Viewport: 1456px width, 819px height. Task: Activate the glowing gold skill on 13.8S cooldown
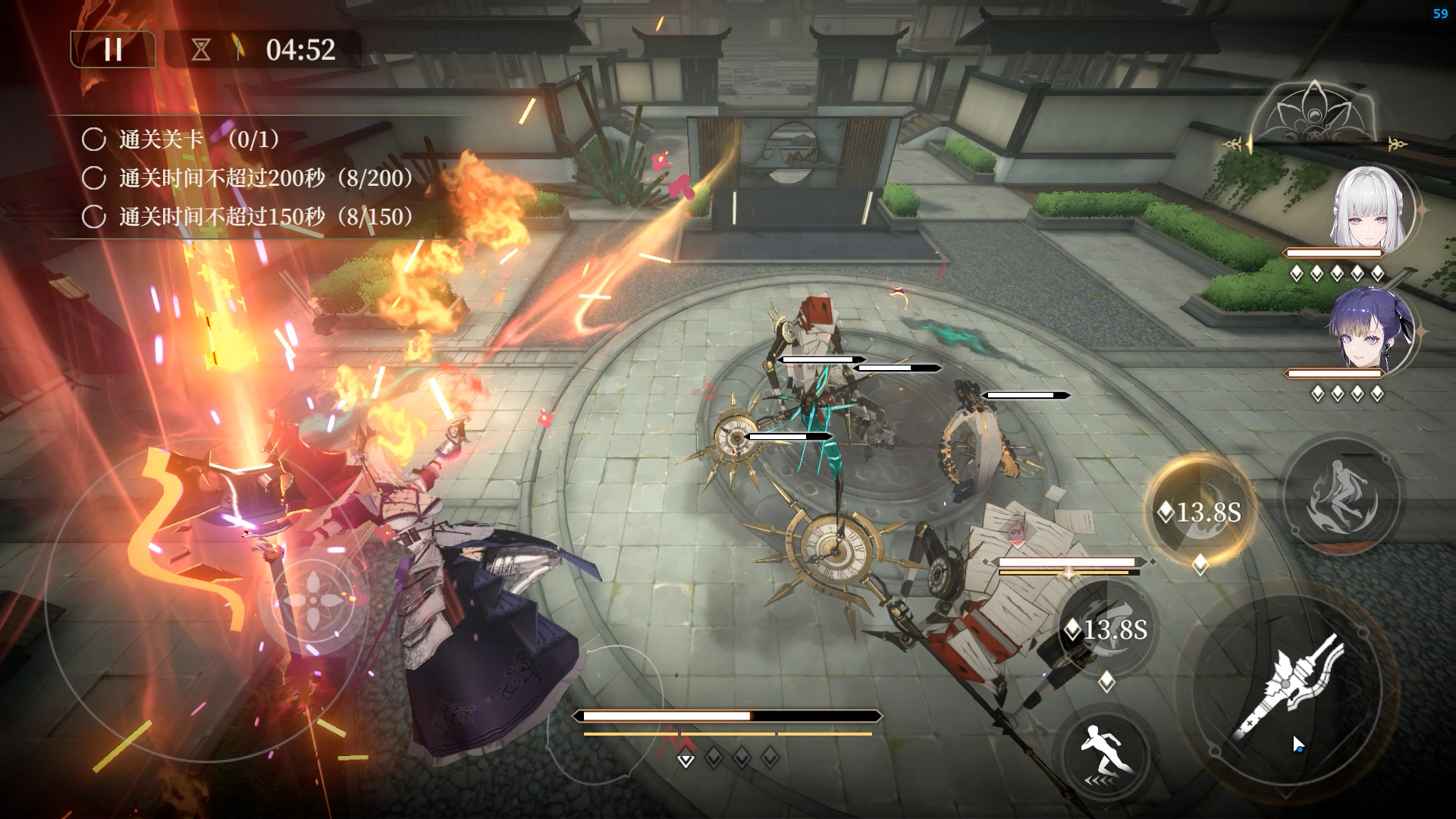tap(1198, 512)
